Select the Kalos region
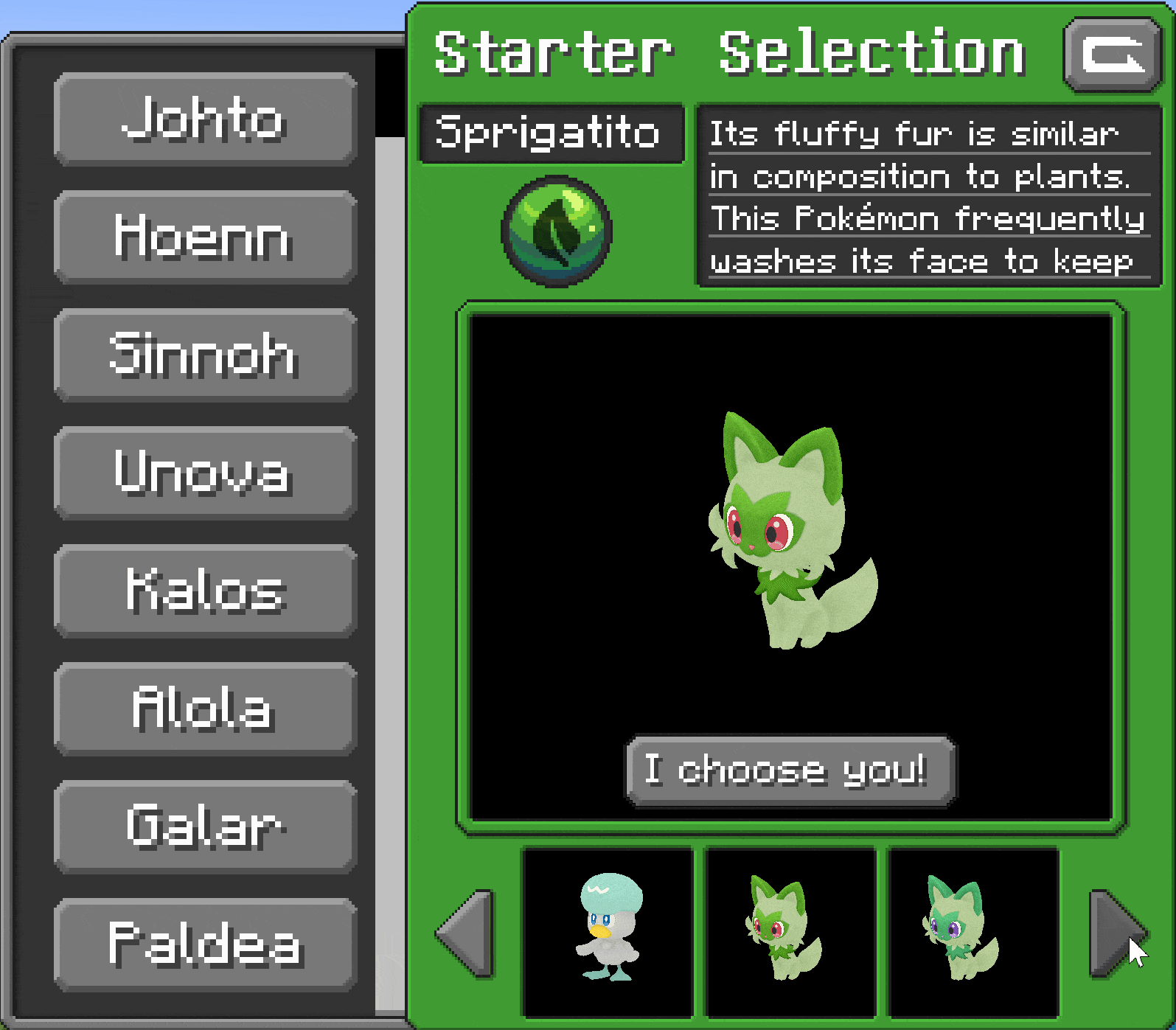Image resolution: width=1176 pixels, height=1030 pixels. pyautogui.click(x=205, y=591)
